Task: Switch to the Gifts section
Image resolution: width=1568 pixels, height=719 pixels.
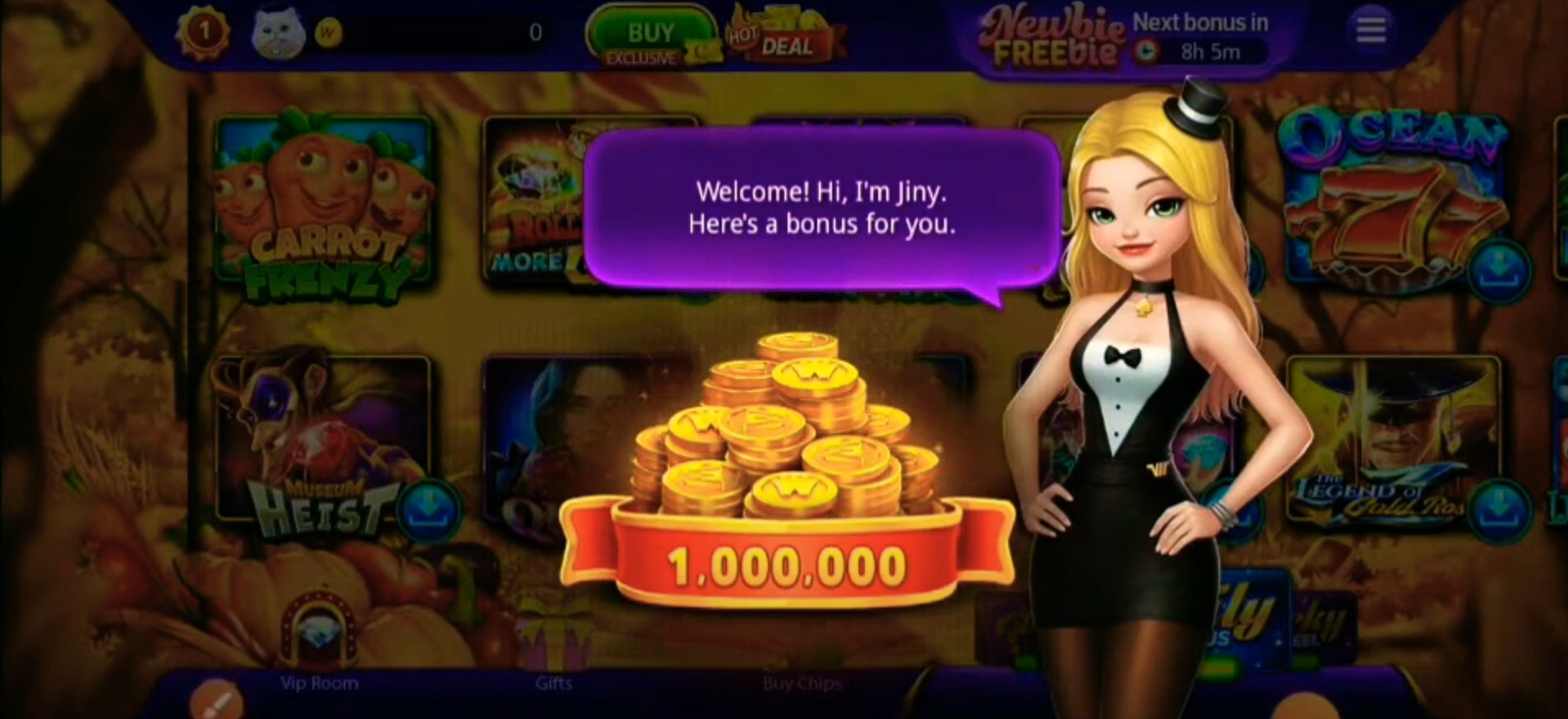Action: pos(554,682)
